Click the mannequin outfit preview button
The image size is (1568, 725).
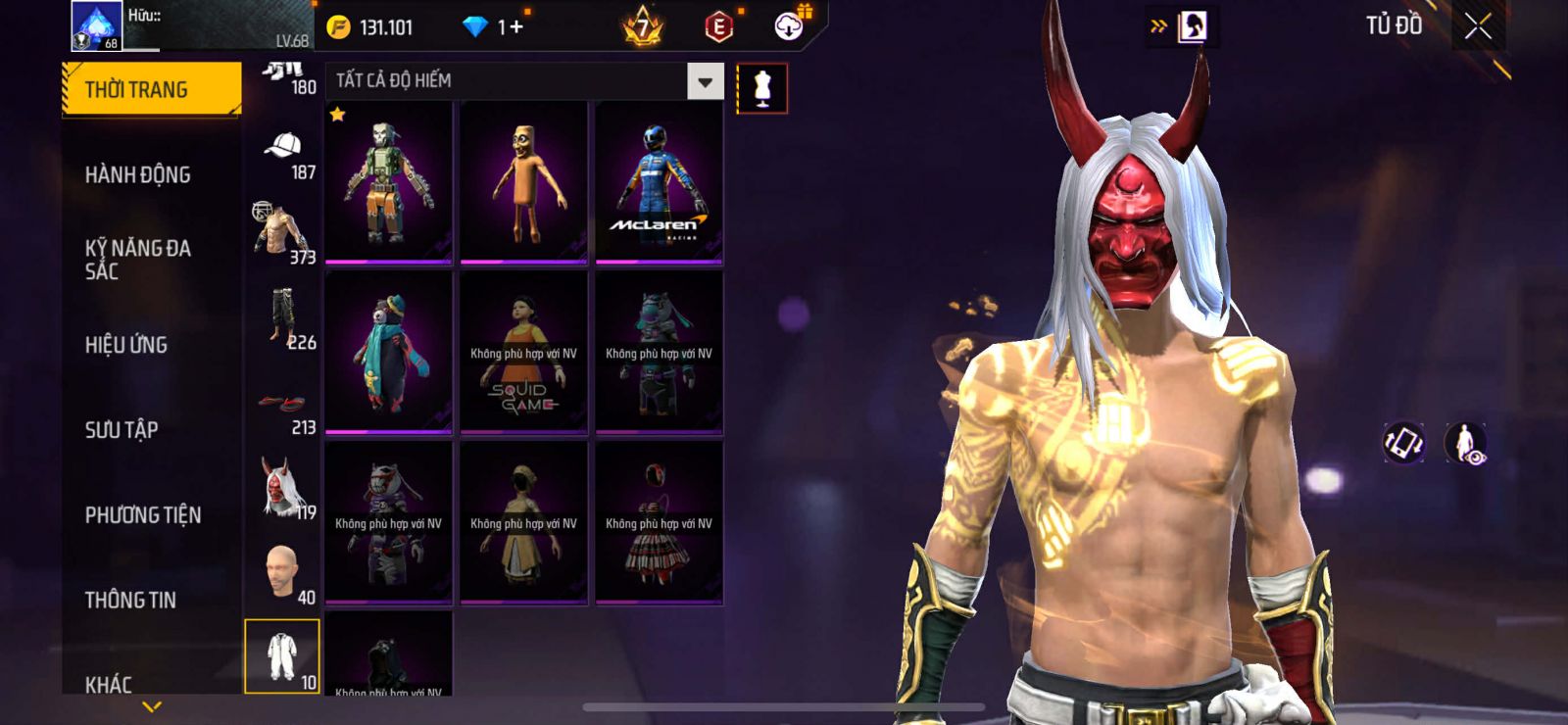761,88
